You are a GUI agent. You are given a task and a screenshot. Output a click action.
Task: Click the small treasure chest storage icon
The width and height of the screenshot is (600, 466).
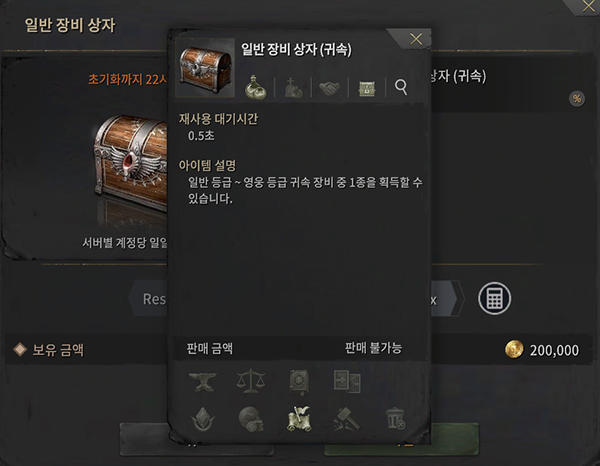coord(365,88)
